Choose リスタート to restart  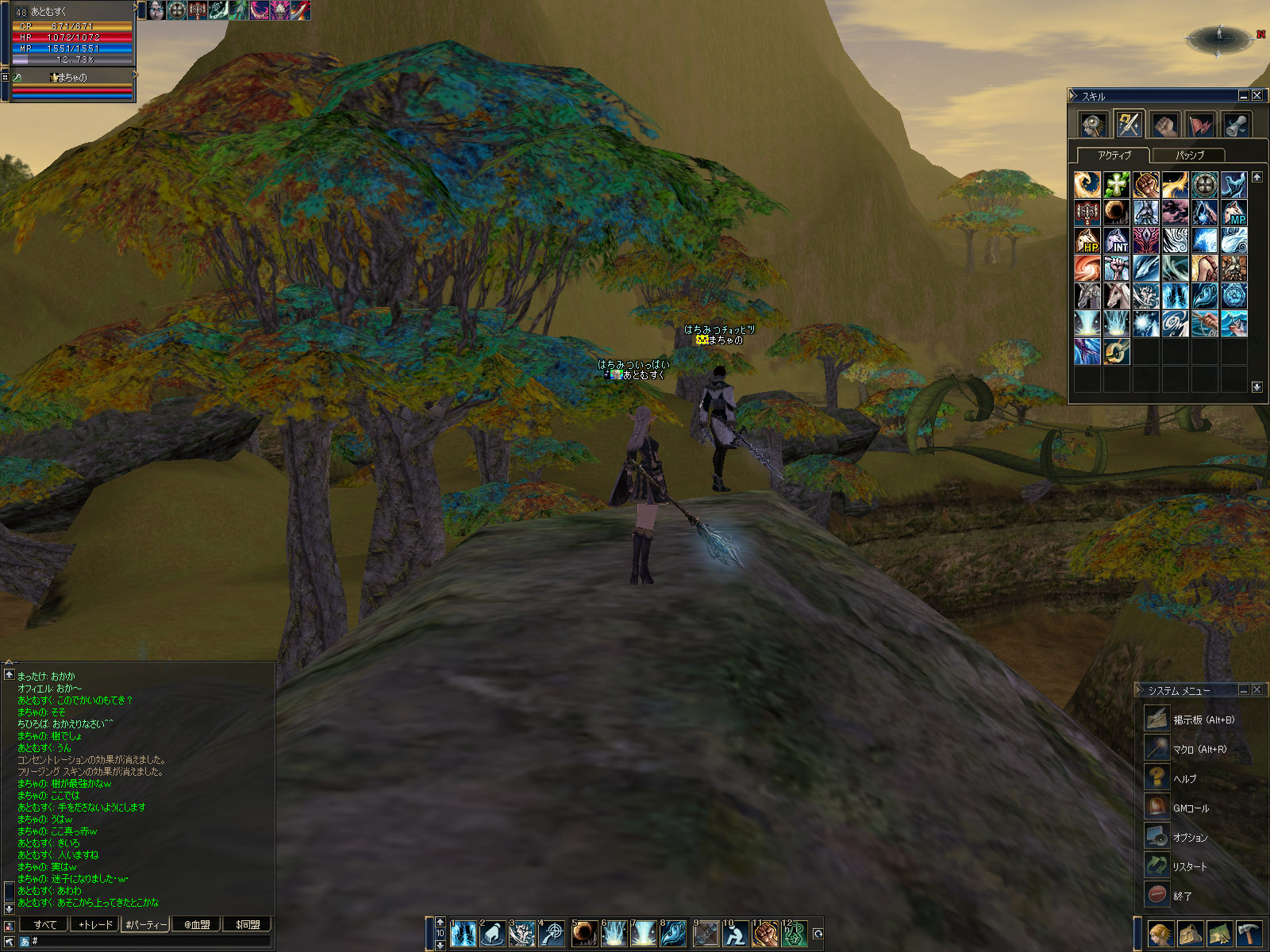tap(1189, 866)
